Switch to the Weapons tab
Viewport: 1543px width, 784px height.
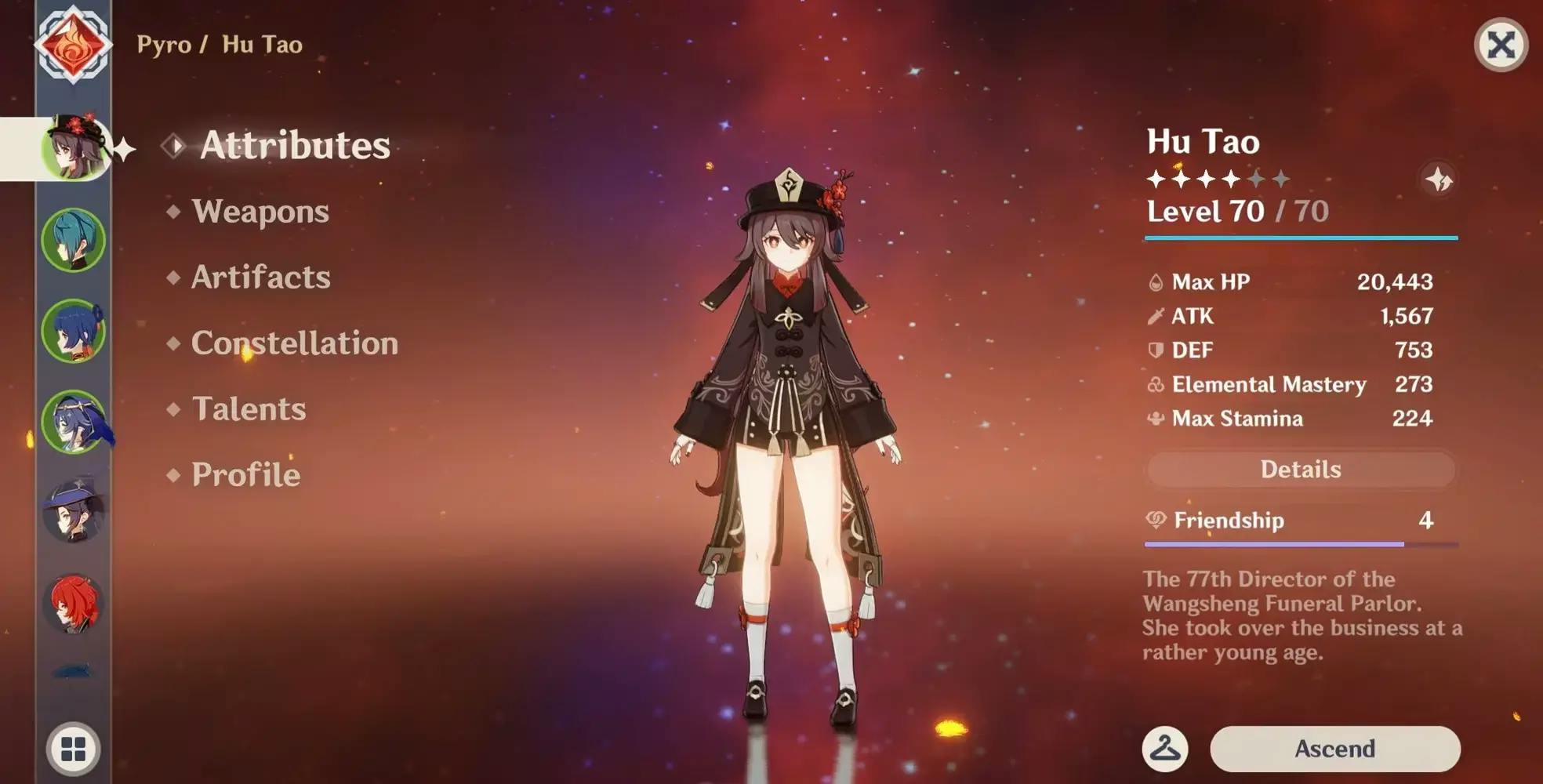[260, 212]
